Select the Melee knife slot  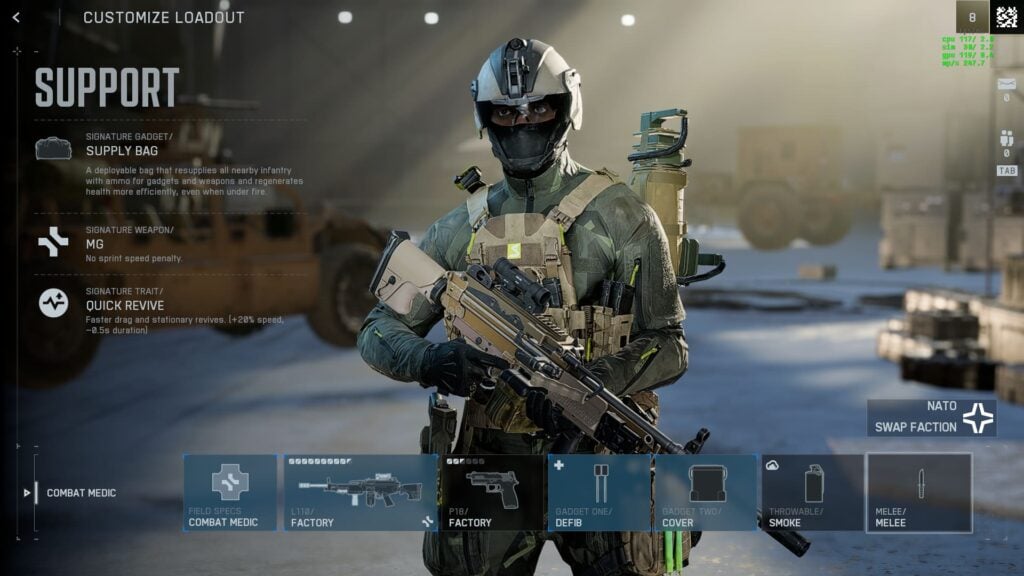[919, 492]
